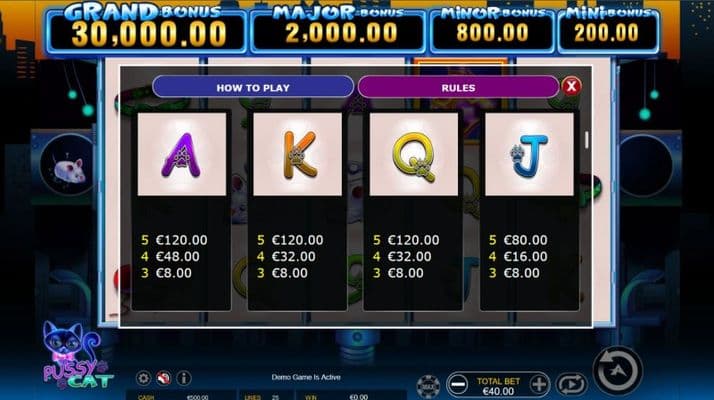Close the paytable window
Image resolution: width=714 pixels, height=400 pixels.
(x=572, y=87)
